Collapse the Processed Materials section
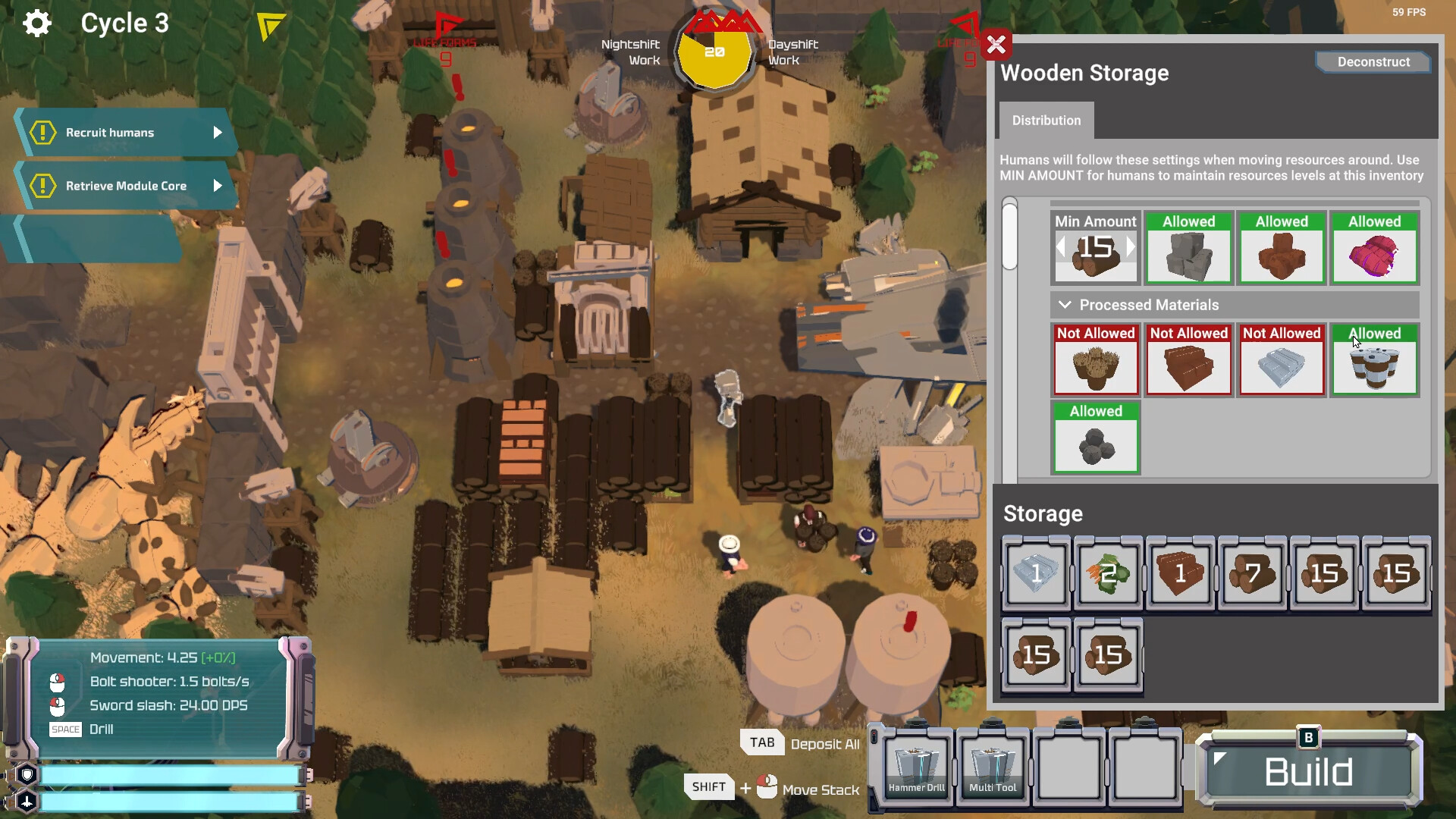 [x=1065, y=305]
